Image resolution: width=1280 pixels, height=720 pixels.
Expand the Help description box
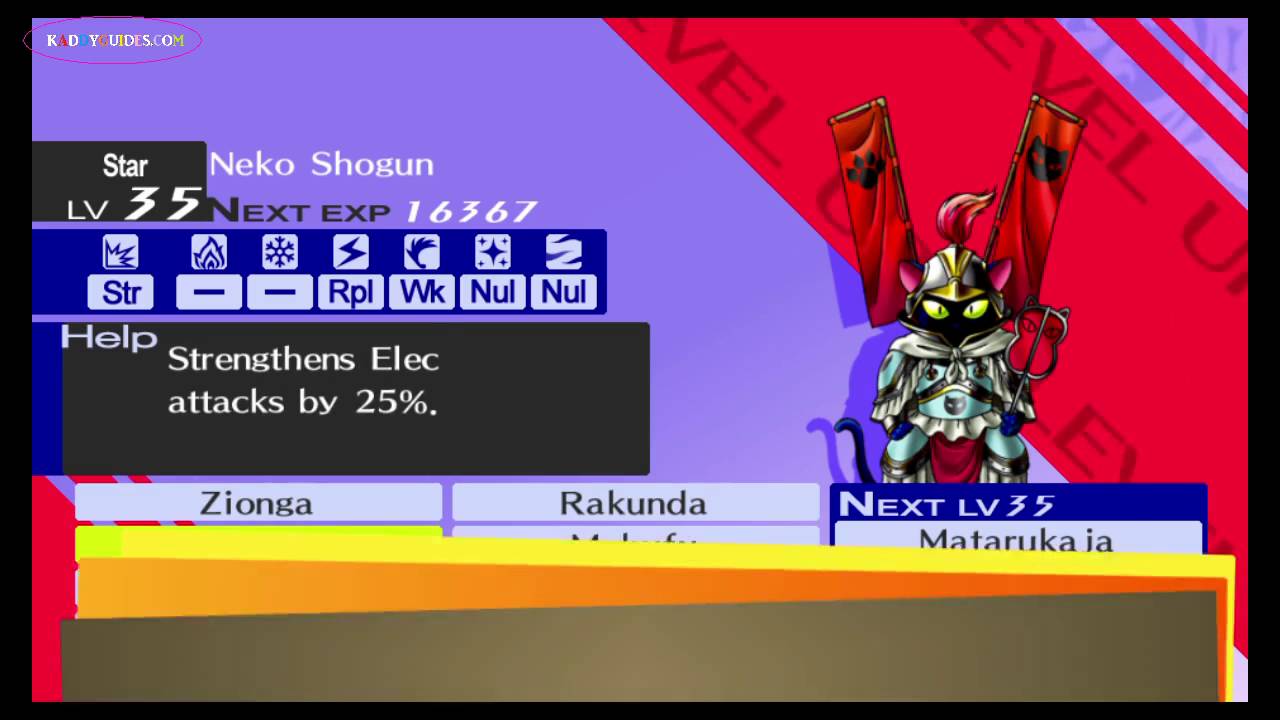(355, 398)
